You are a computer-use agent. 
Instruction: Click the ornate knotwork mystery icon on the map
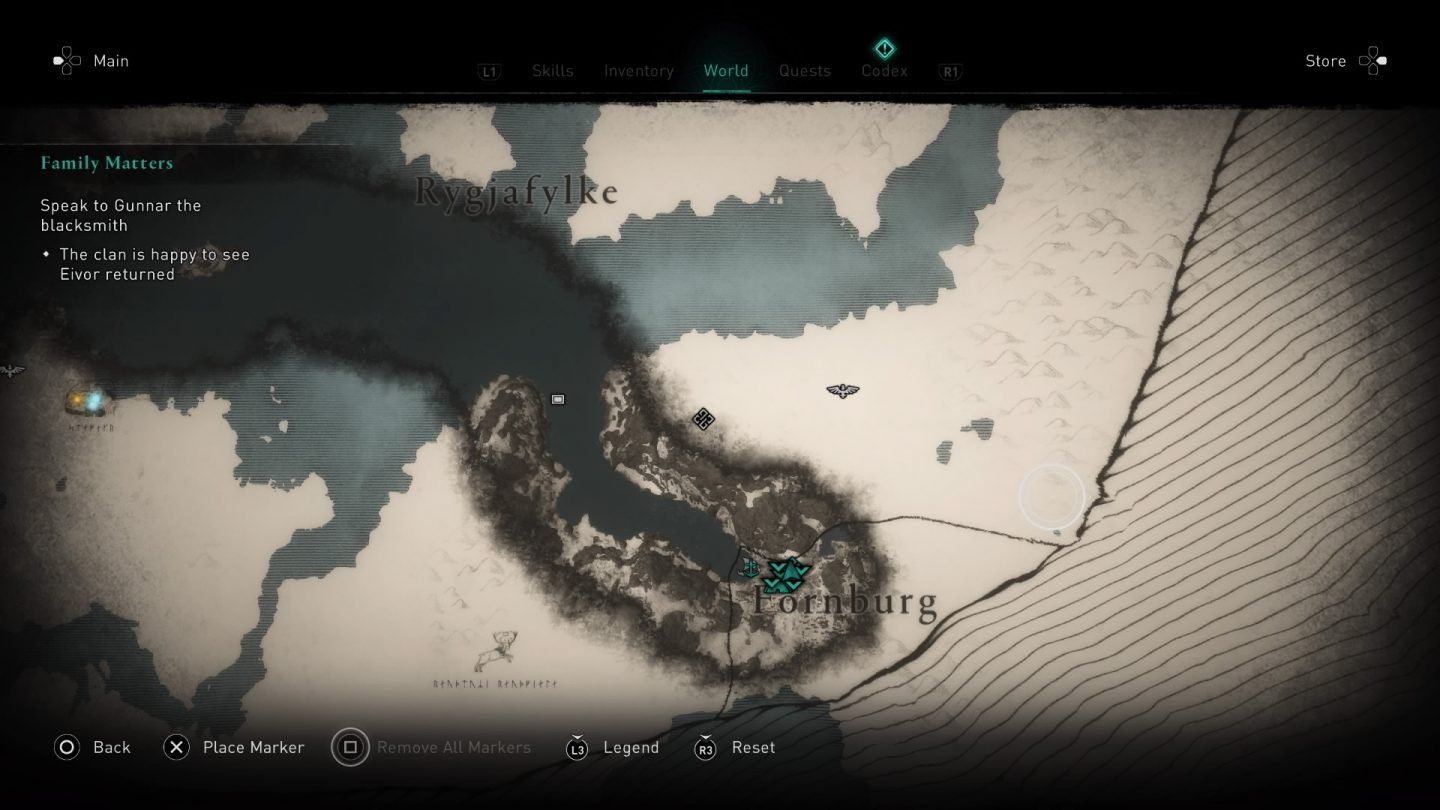point(702,420)
